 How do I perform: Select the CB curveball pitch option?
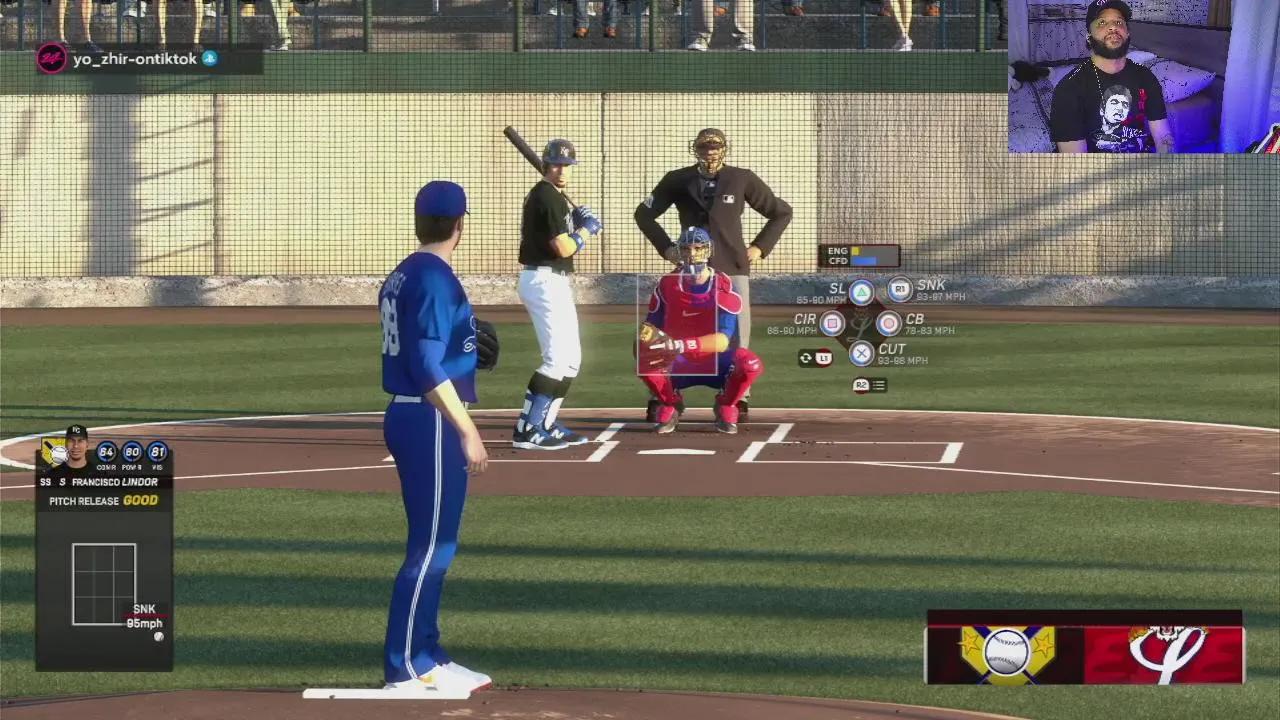point(888,323)
